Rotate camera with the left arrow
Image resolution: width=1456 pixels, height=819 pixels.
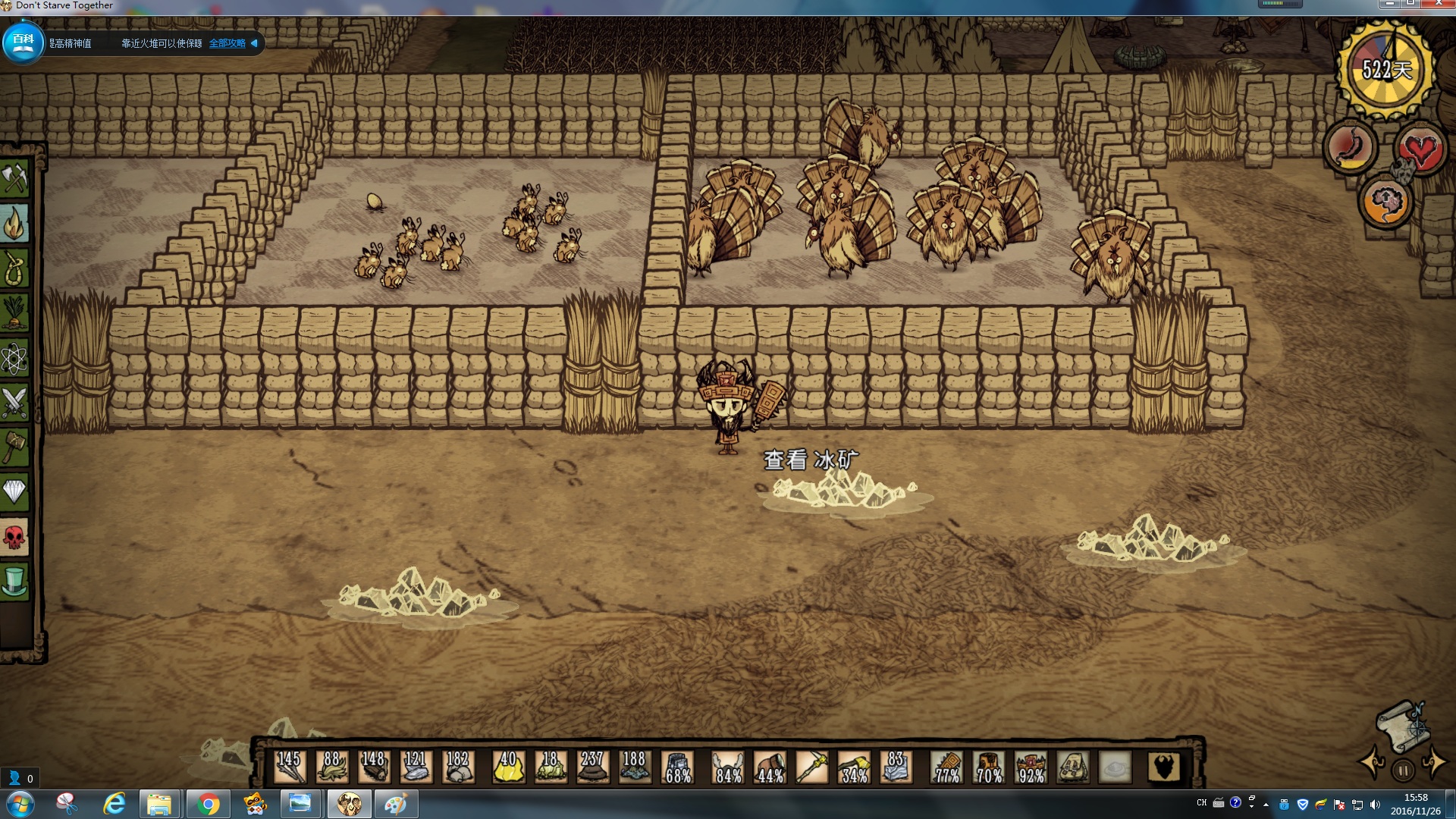tap(1373, 763)
